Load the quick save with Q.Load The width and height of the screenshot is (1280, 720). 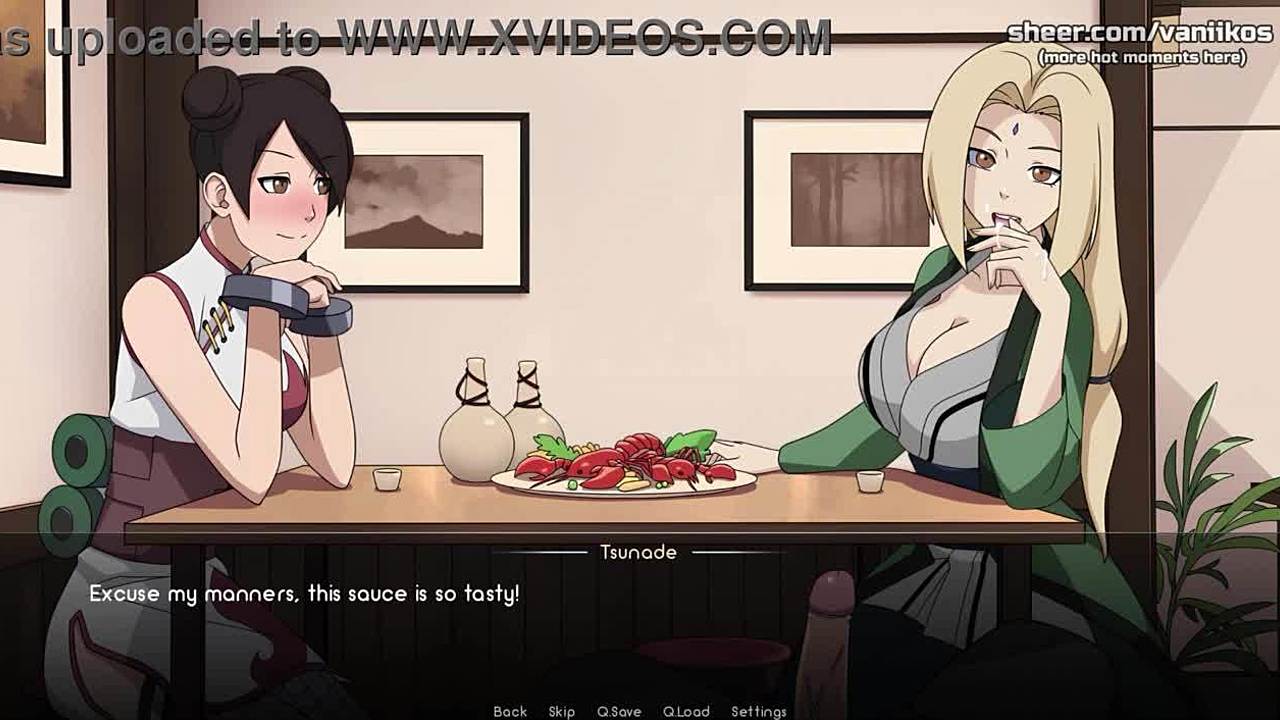[686, 711]
